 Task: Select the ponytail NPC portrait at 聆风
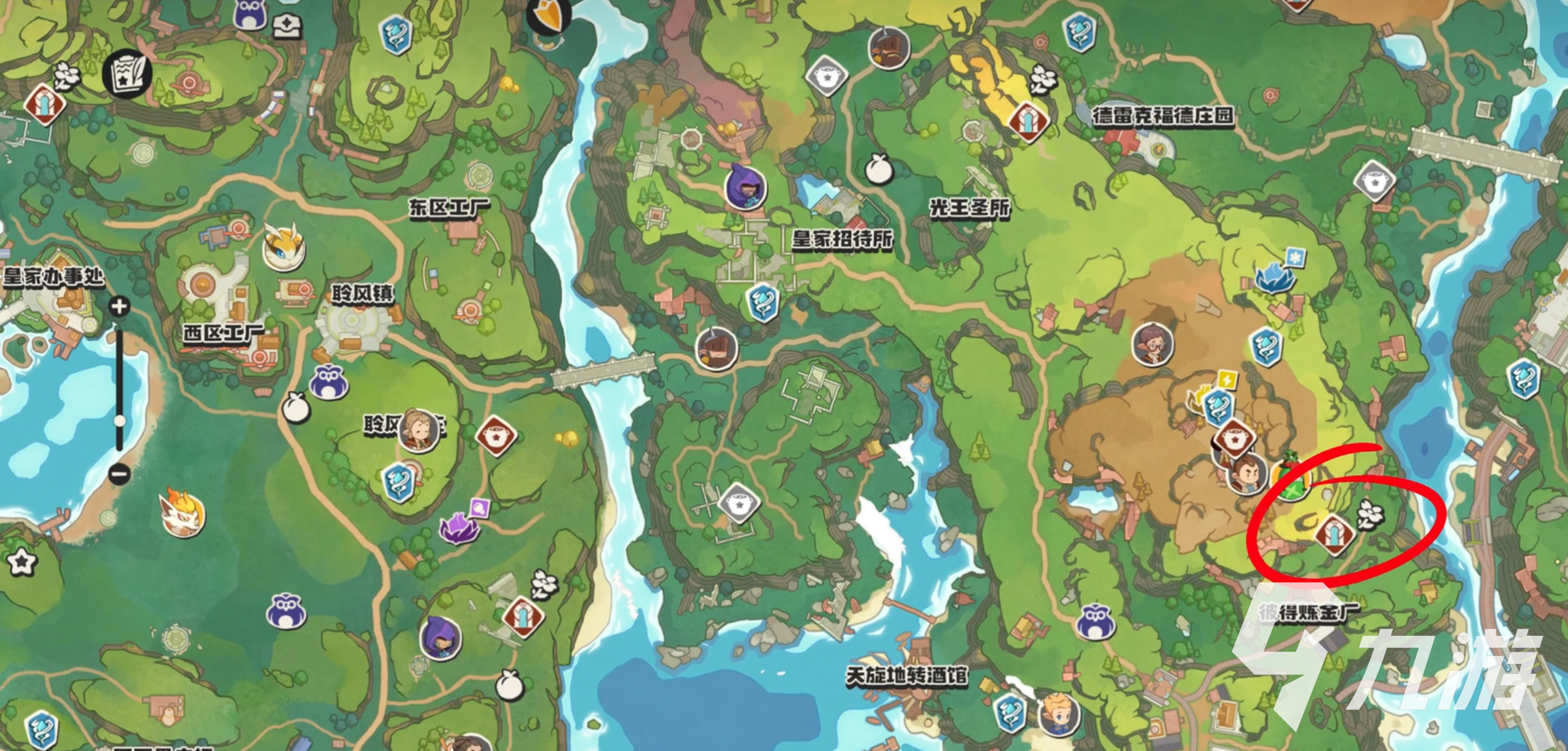(419, 430)
